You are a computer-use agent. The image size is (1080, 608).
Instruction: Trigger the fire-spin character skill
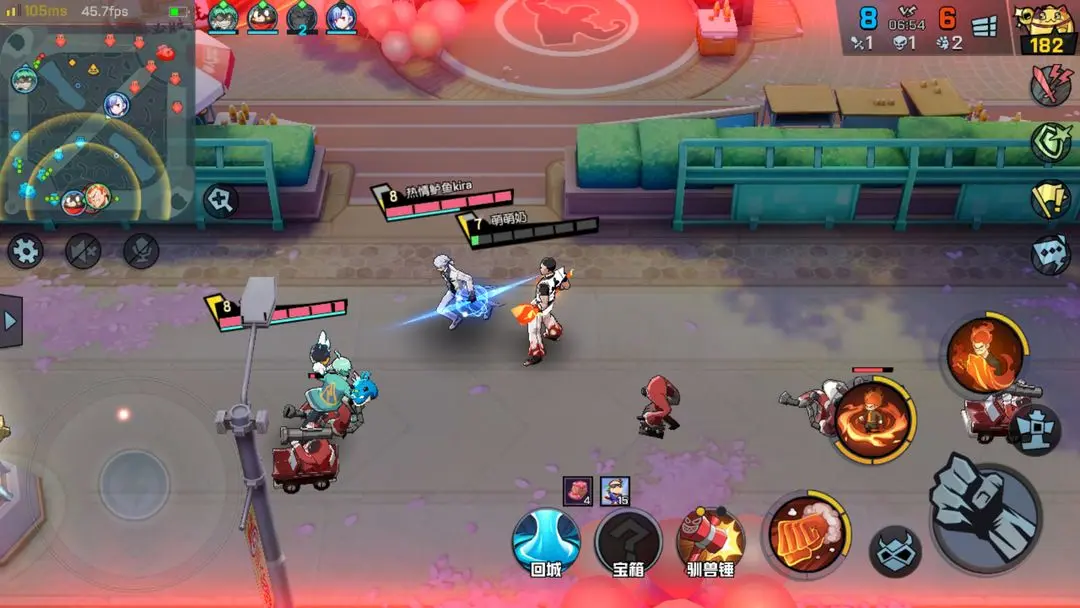click(875, 420)
